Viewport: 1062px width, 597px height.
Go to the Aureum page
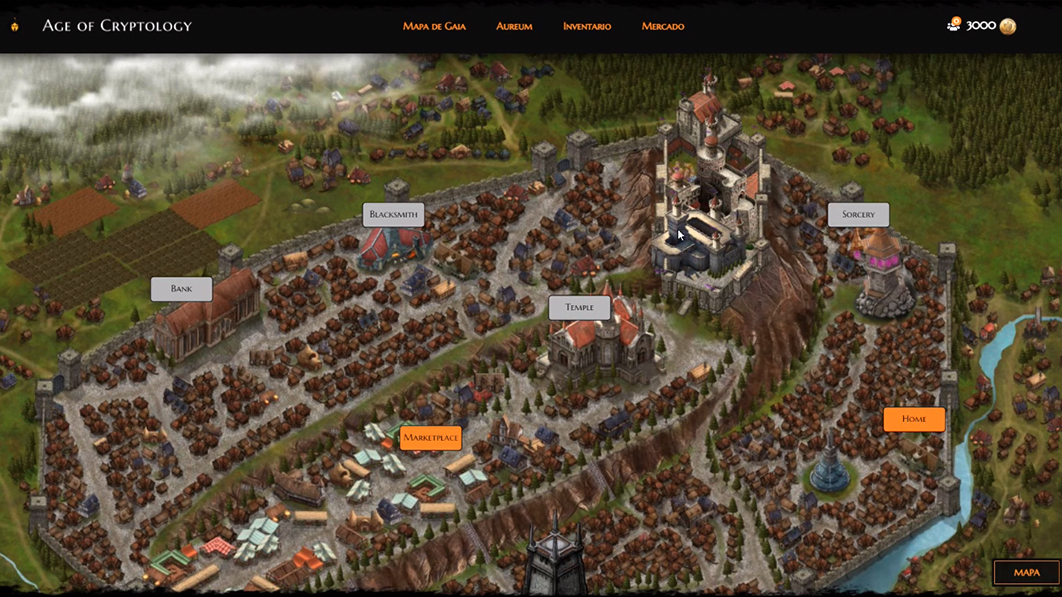click(x=514, y=26)
